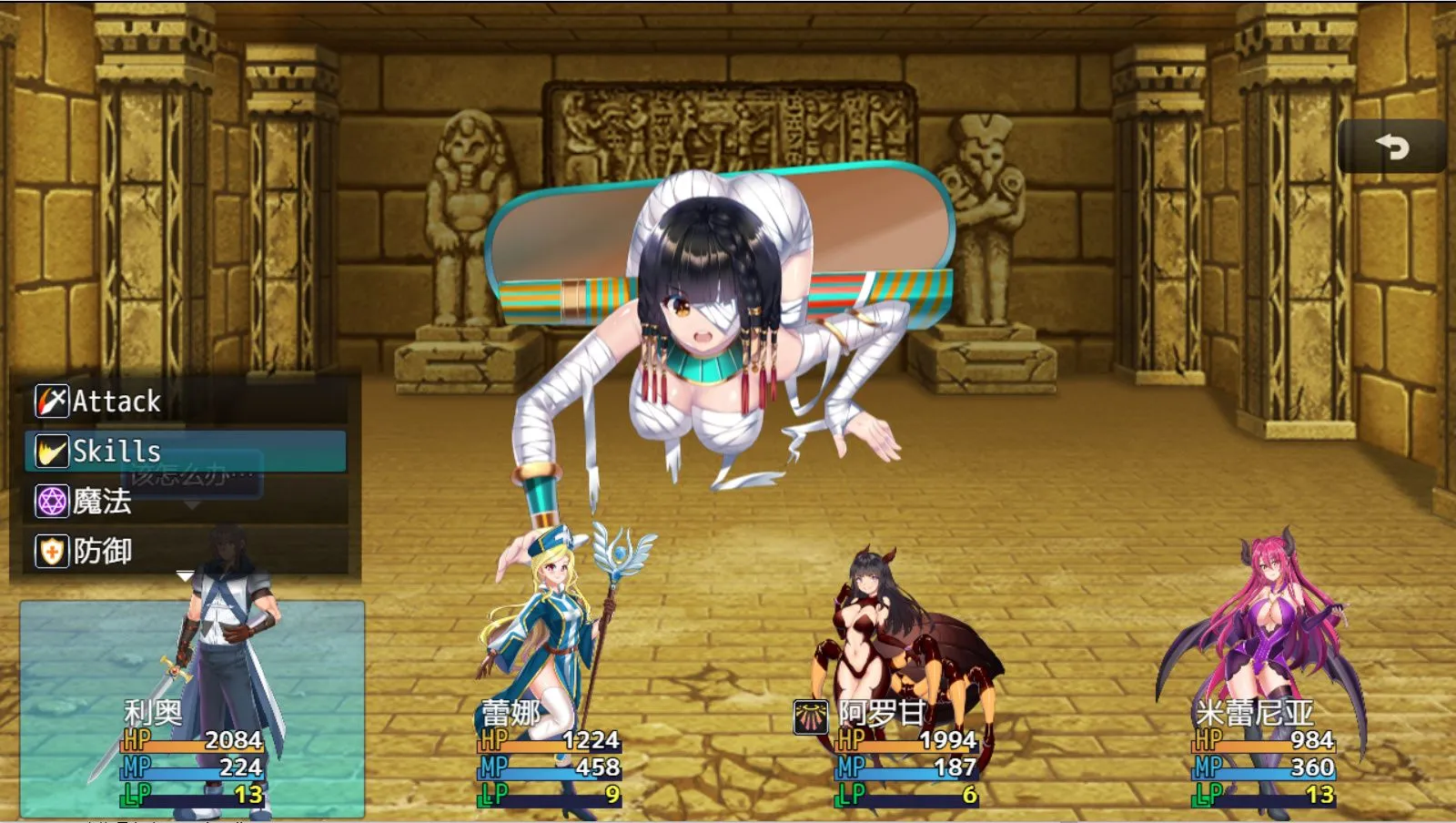Pick the 防御 defend command
This screenshot has height=823, width=1456.
187,552
